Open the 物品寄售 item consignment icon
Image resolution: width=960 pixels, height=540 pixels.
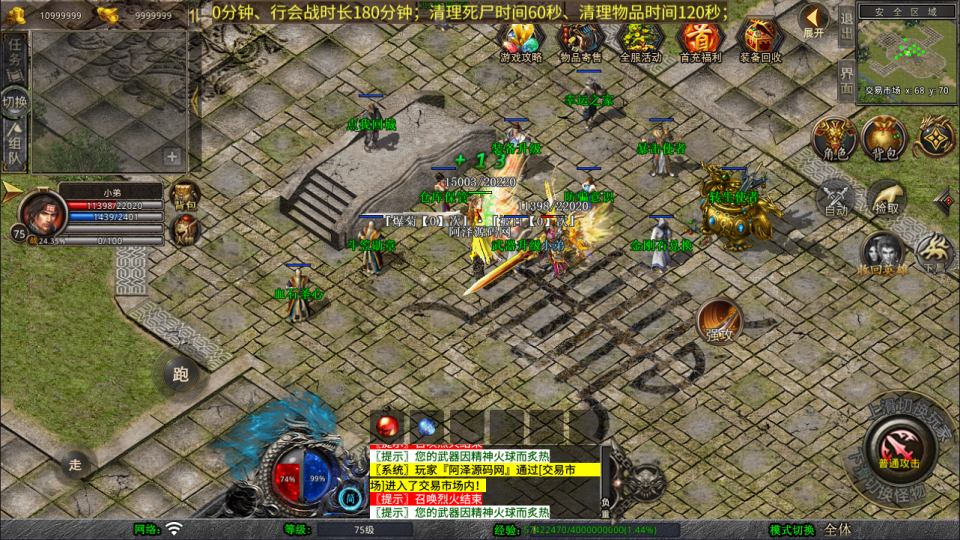580,41
